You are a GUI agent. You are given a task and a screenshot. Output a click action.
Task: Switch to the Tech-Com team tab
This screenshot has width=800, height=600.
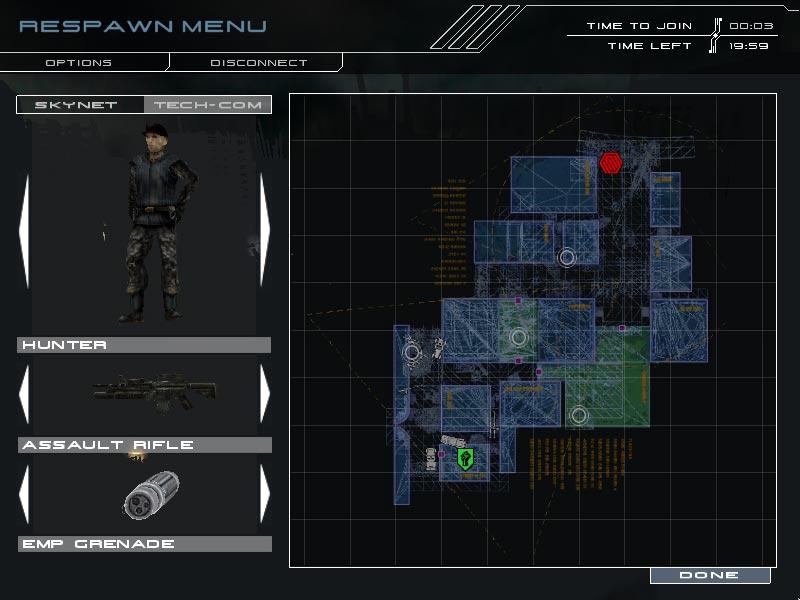pyautogui.click(x=206, y=105)
